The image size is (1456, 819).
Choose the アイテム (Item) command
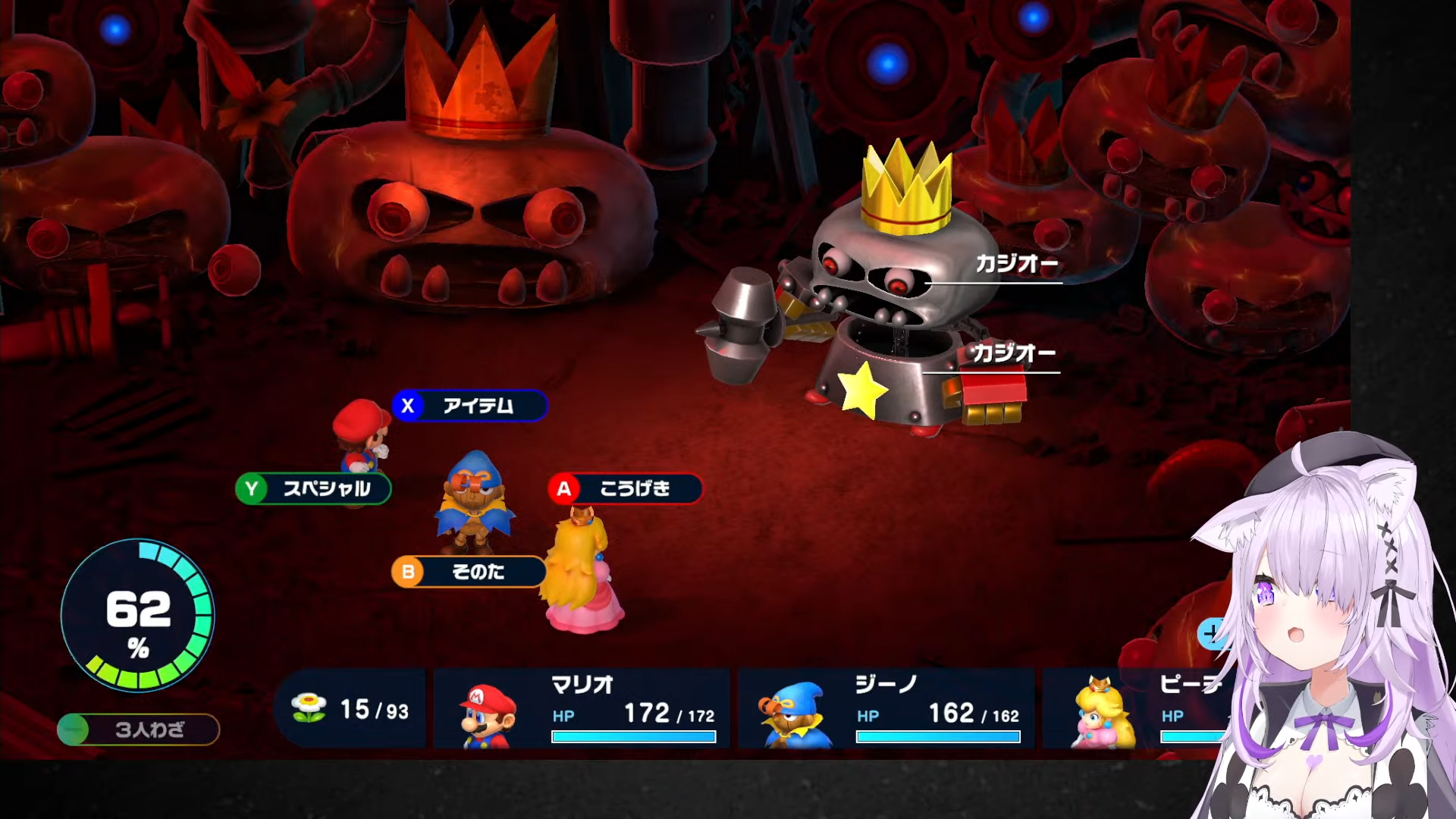470,406
